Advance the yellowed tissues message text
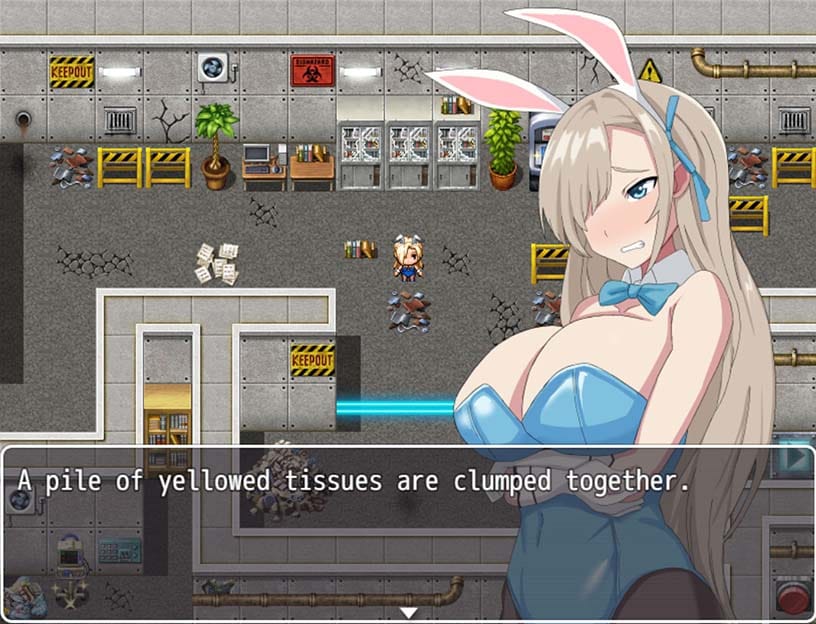 354,481
